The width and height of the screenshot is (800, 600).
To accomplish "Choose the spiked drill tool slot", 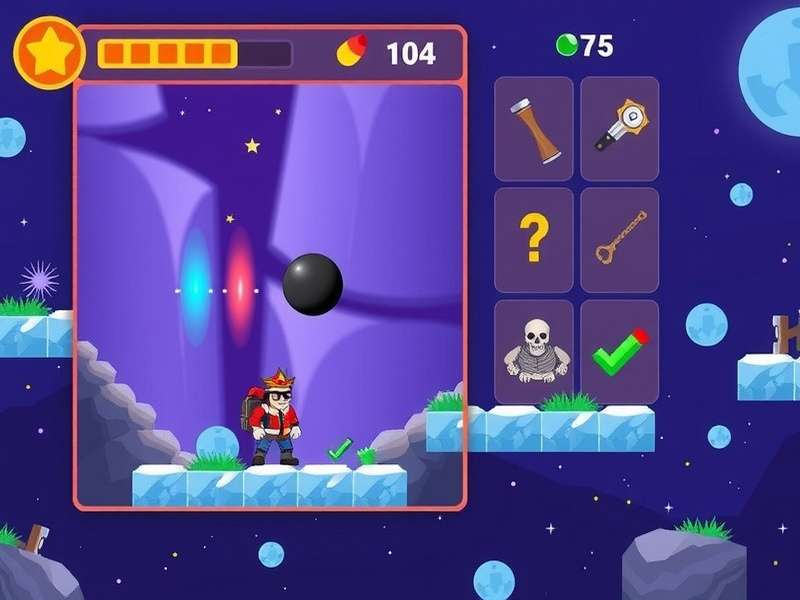I will click(619, 129).
